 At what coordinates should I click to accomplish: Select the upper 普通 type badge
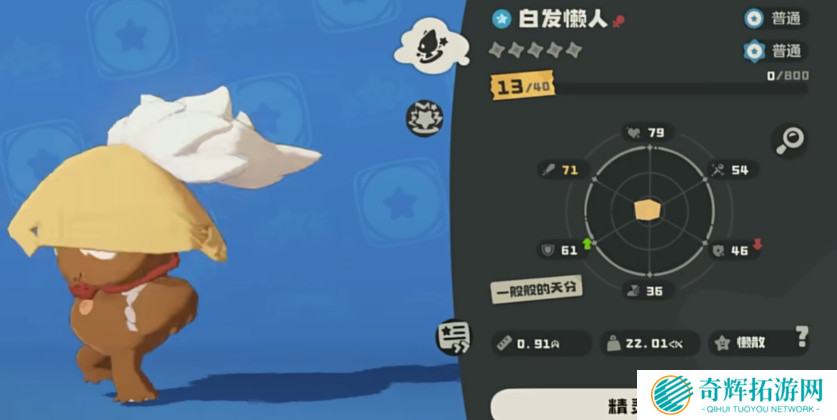click(x=774, y=18)
